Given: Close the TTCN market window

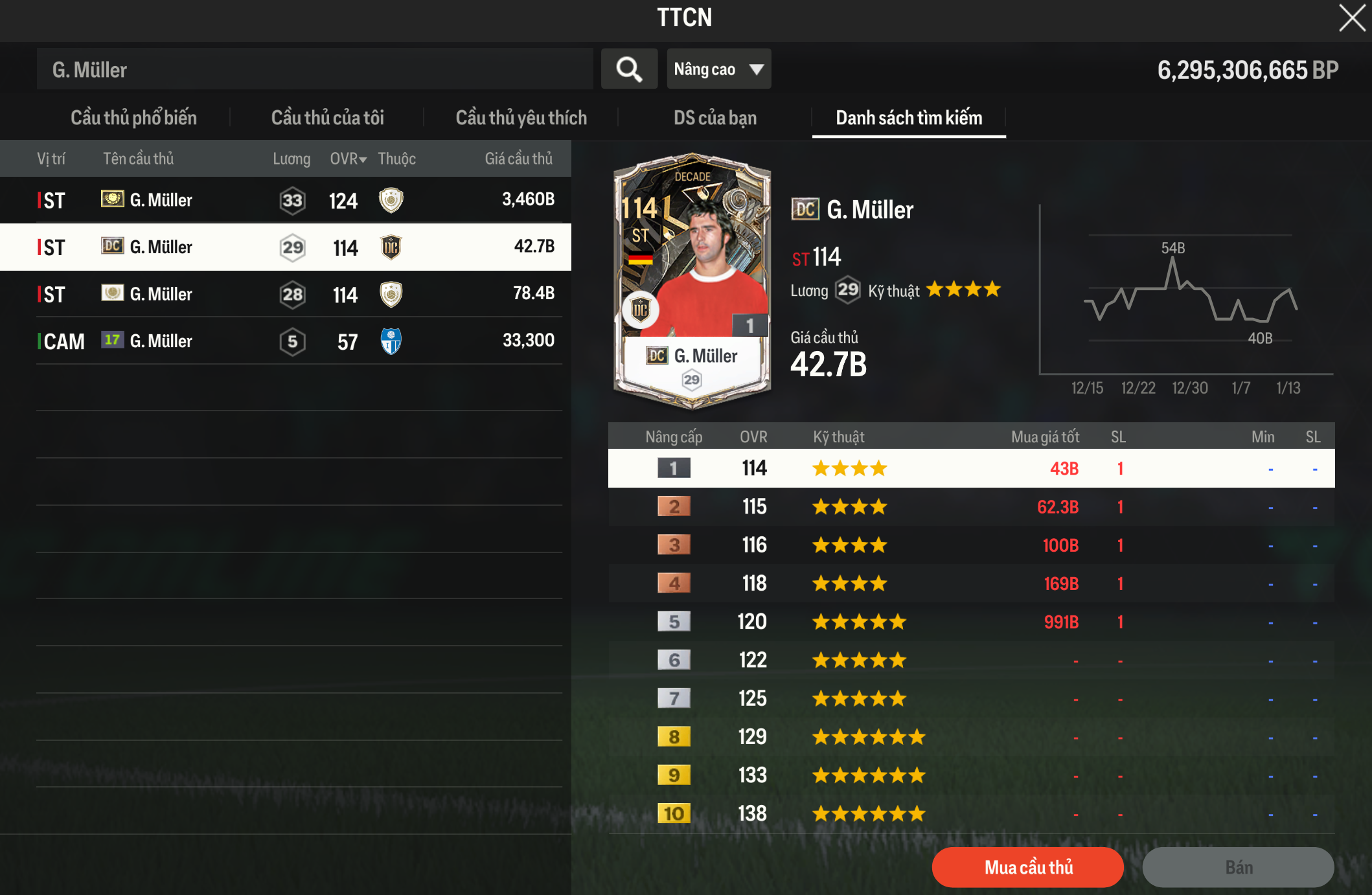Looking at the screenshot, I should coord(1352,18).
